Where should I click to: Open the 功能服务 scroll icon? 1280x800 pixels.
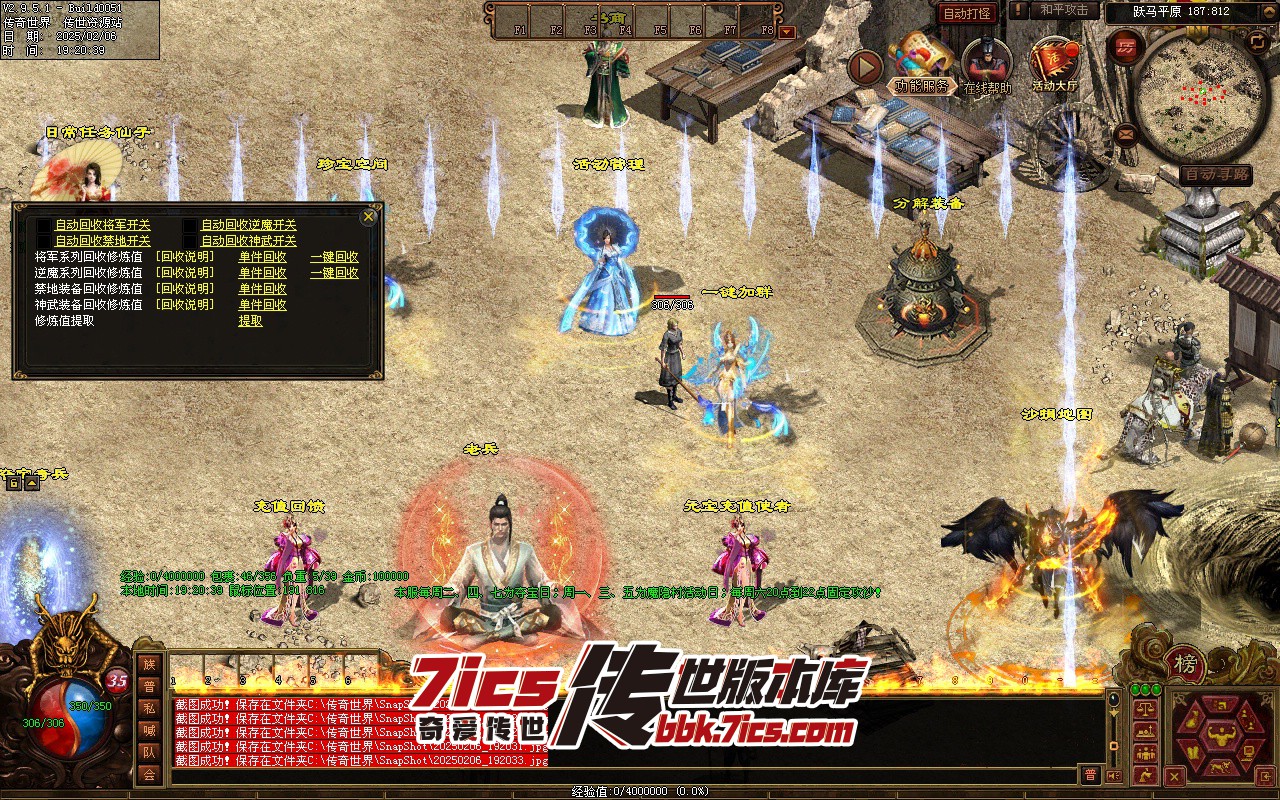coord(921,60)
